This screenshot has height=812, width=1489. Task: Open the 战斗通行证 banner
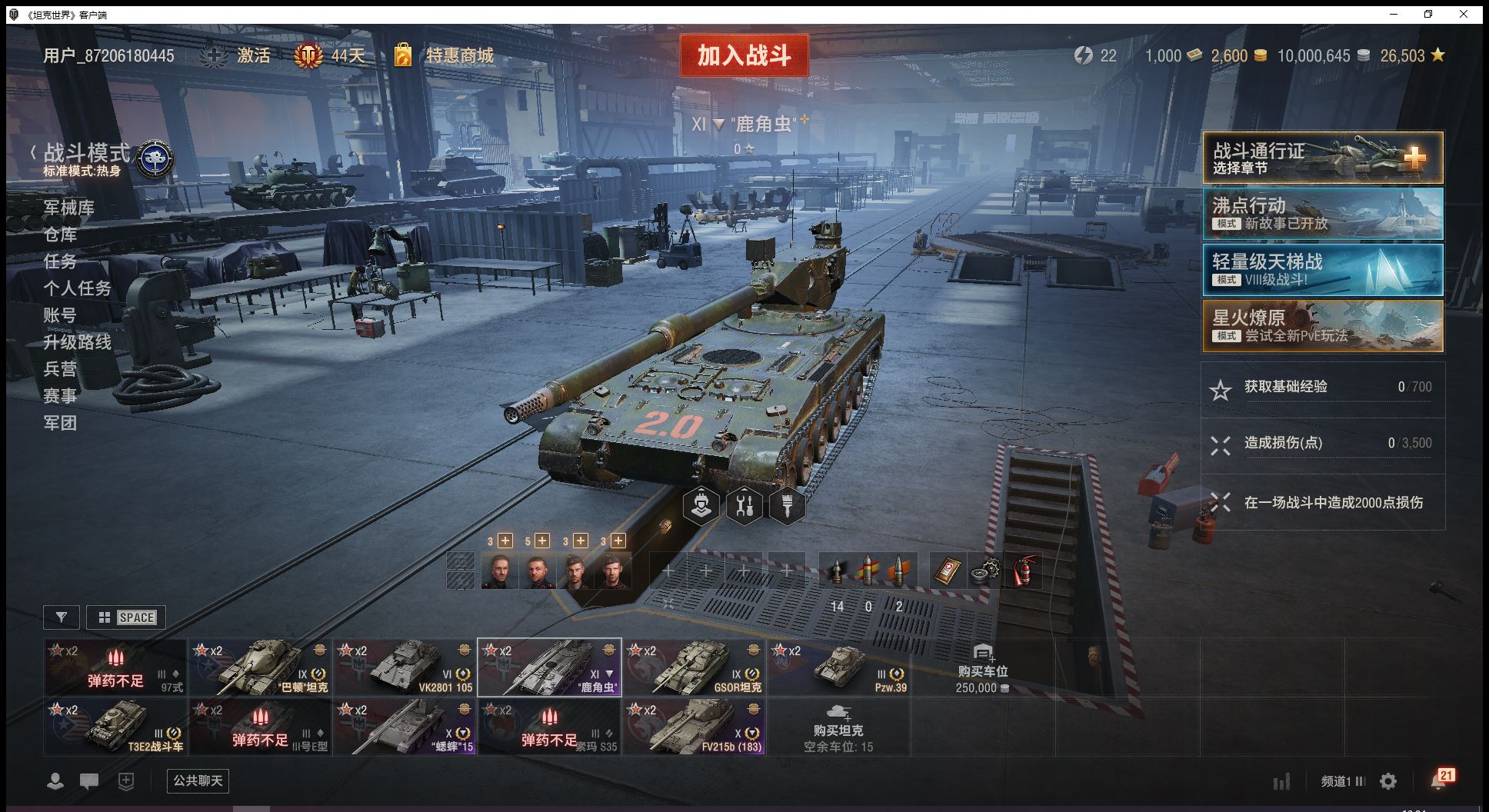tap(1322, 158)
